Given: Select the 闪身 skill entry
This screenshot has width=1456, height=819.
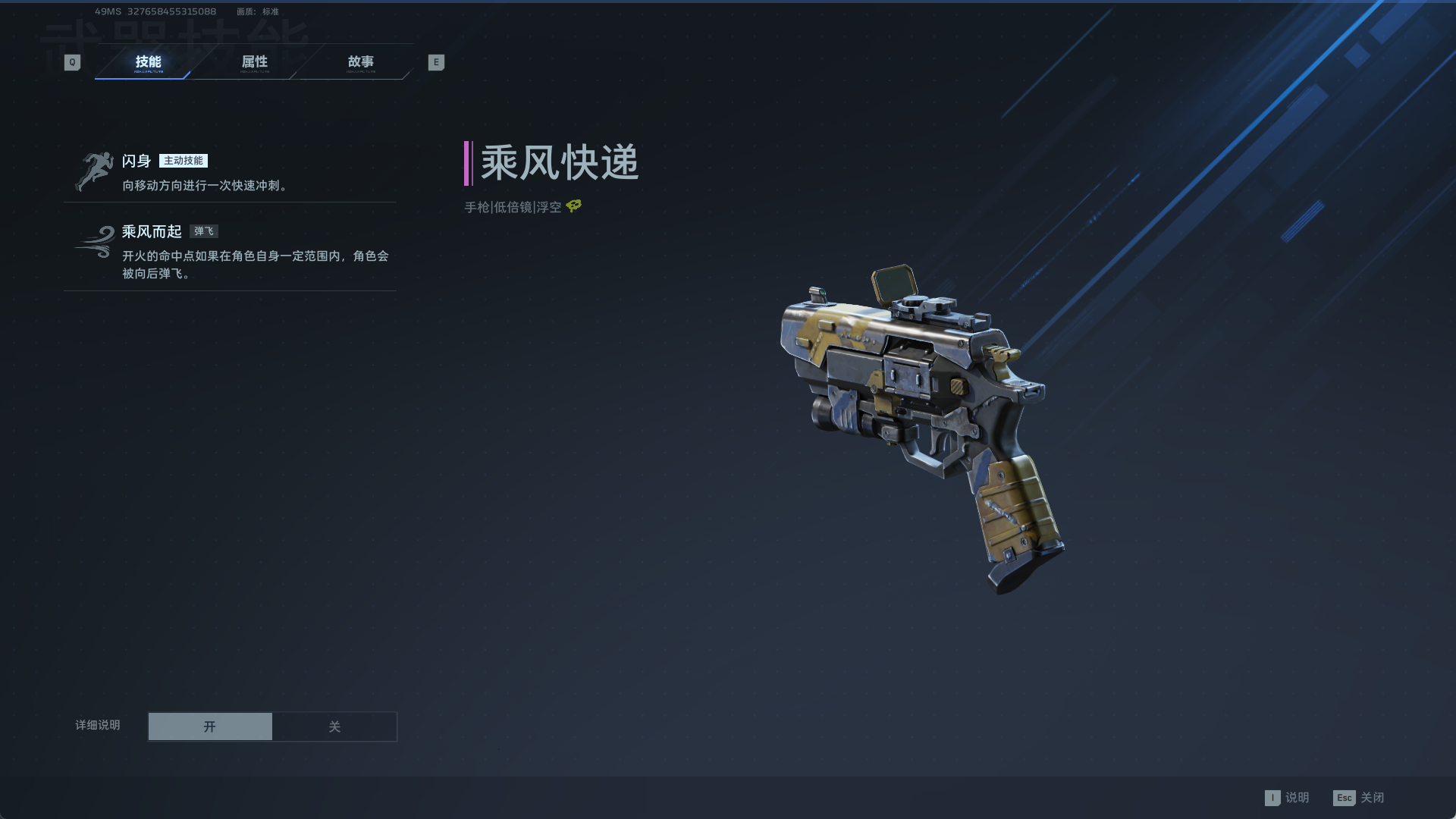Looking at the screenshot, I should pos(230,172).
